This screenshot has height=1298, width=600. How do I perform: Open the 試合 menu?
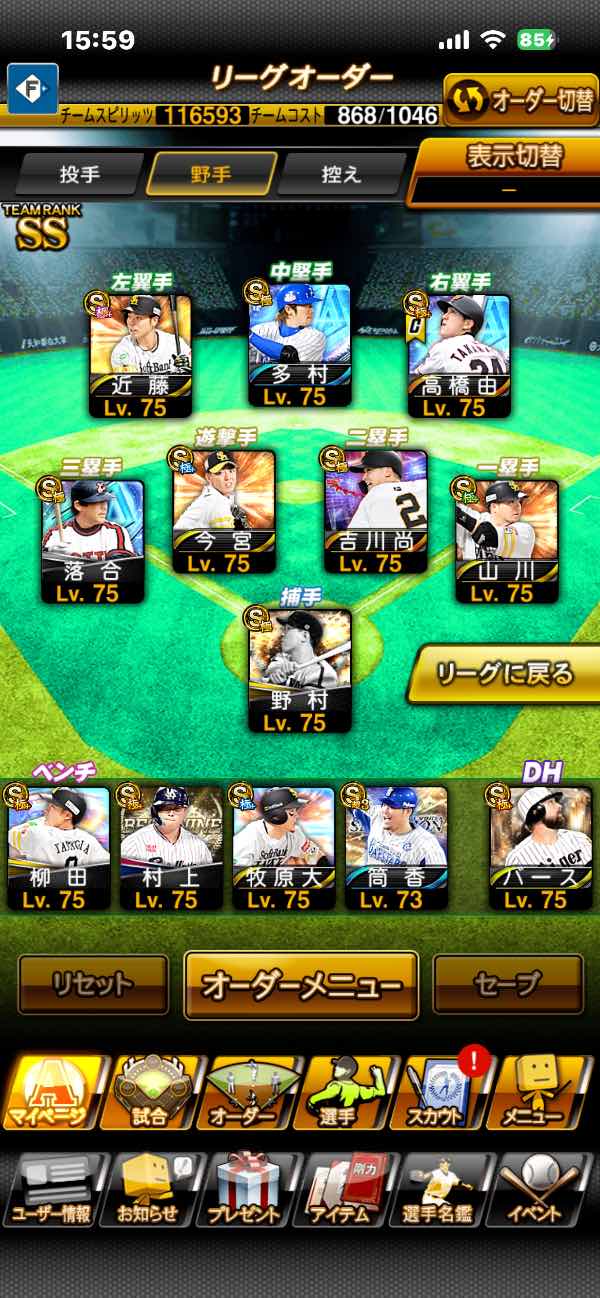tap(151, 1093)
